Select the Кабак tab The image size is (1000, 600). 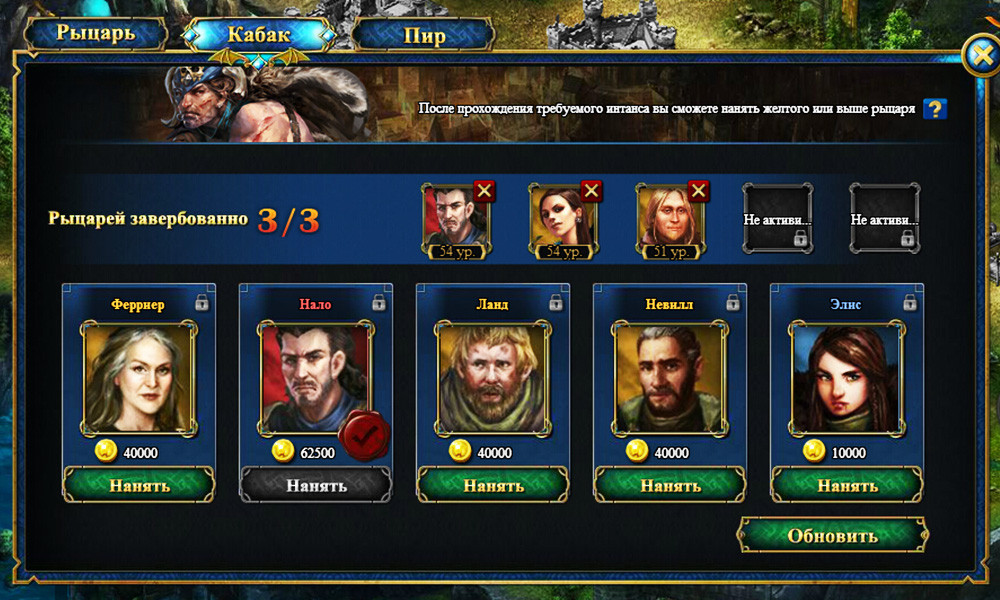pos(258,34)
